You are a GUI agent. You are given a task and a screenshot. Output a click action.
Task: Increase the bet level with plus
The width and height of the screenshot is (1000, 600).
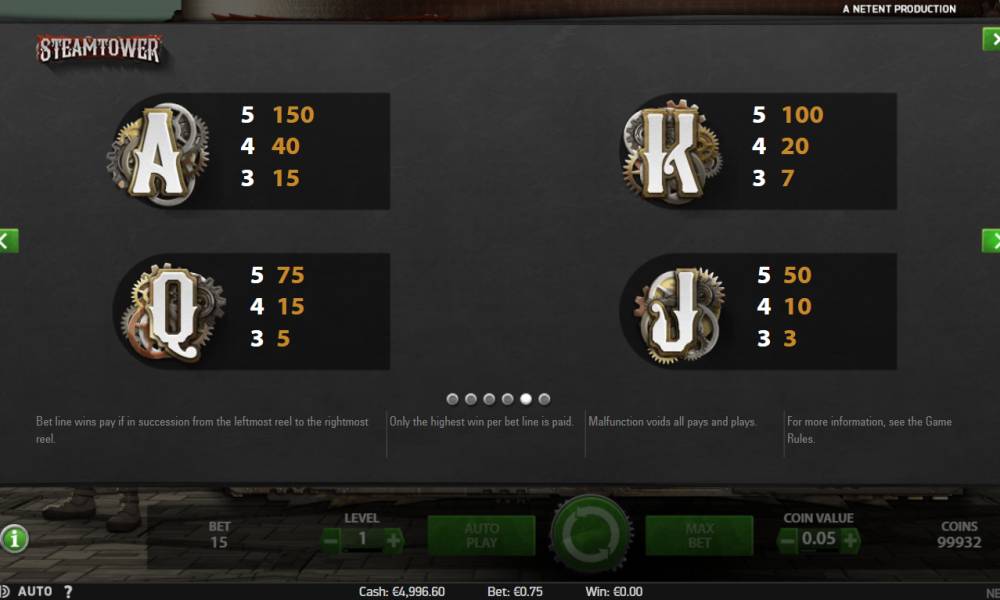[x=393, y=540]
